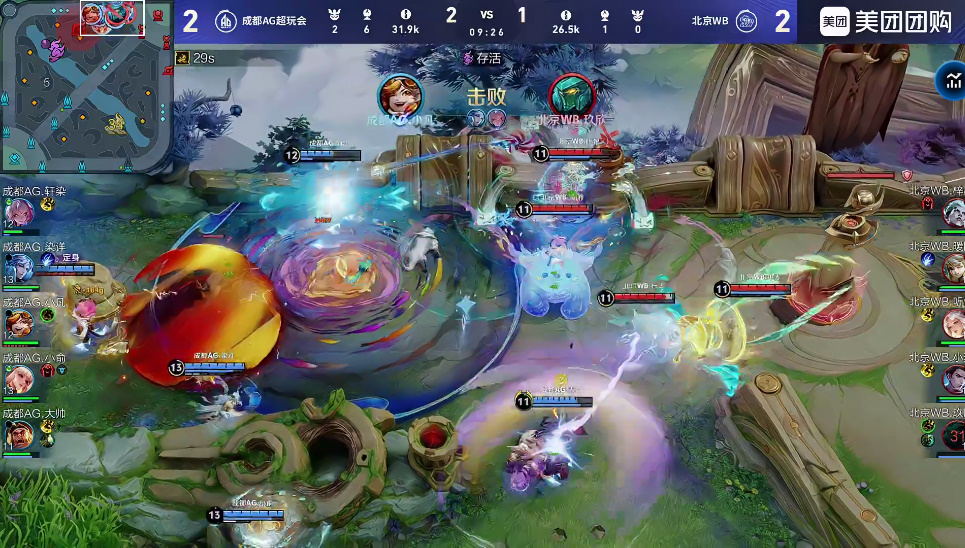Select player 成都AG.轩染 portrait
965x548 pixels.
click(19, 212)
